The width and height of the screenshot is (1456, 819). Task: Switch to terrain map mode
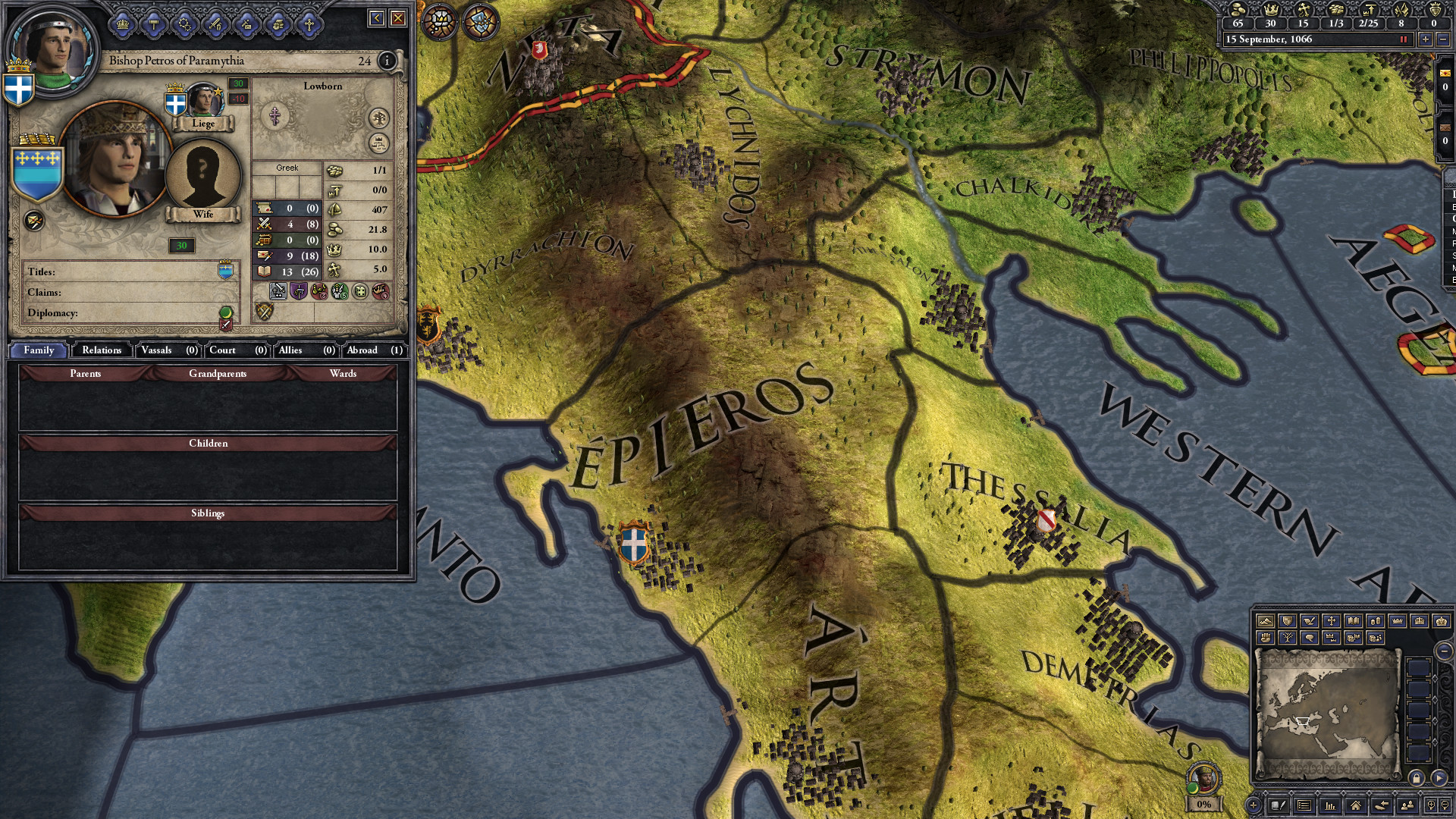click(1265, 621)
